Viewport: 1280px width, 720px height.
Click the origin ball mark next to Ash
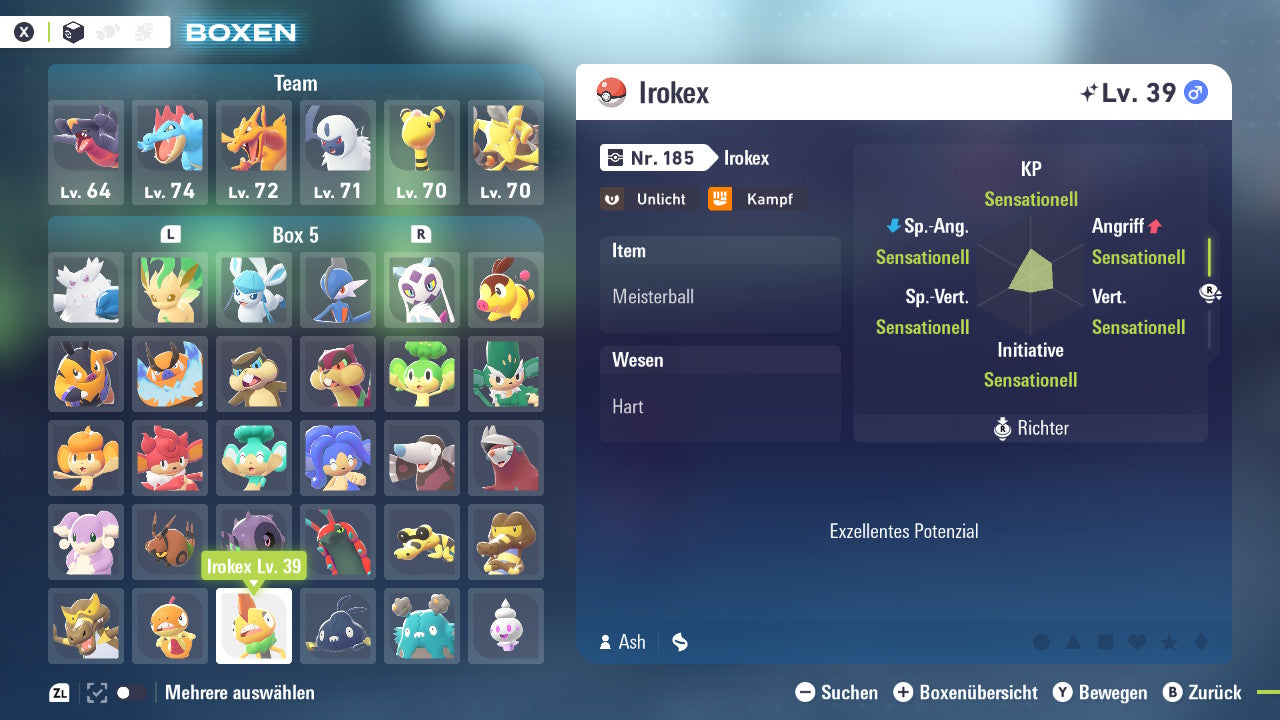(x=679, y=642)
